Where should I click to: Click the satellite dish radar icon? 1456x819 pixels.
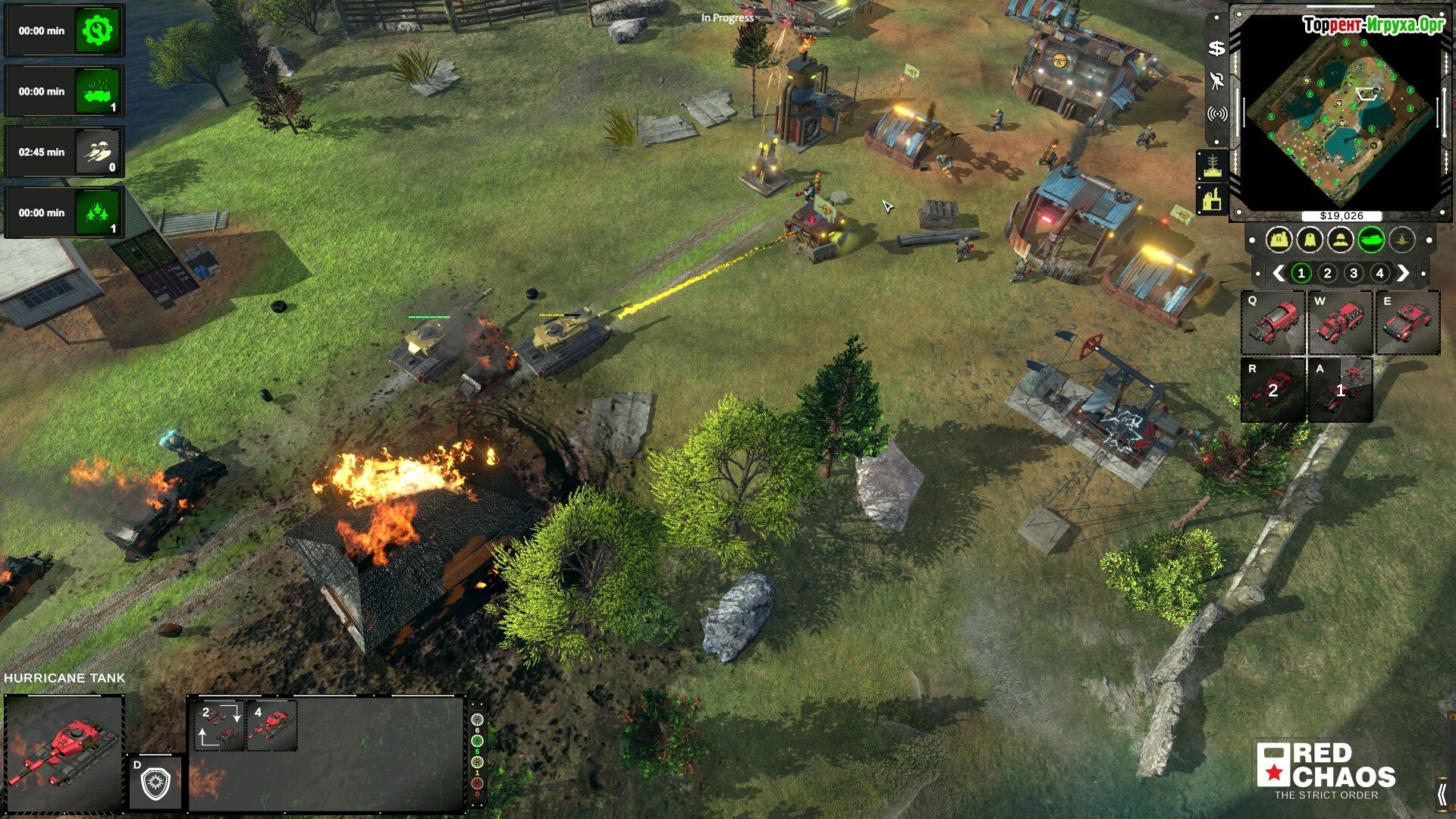(1216, 80)
